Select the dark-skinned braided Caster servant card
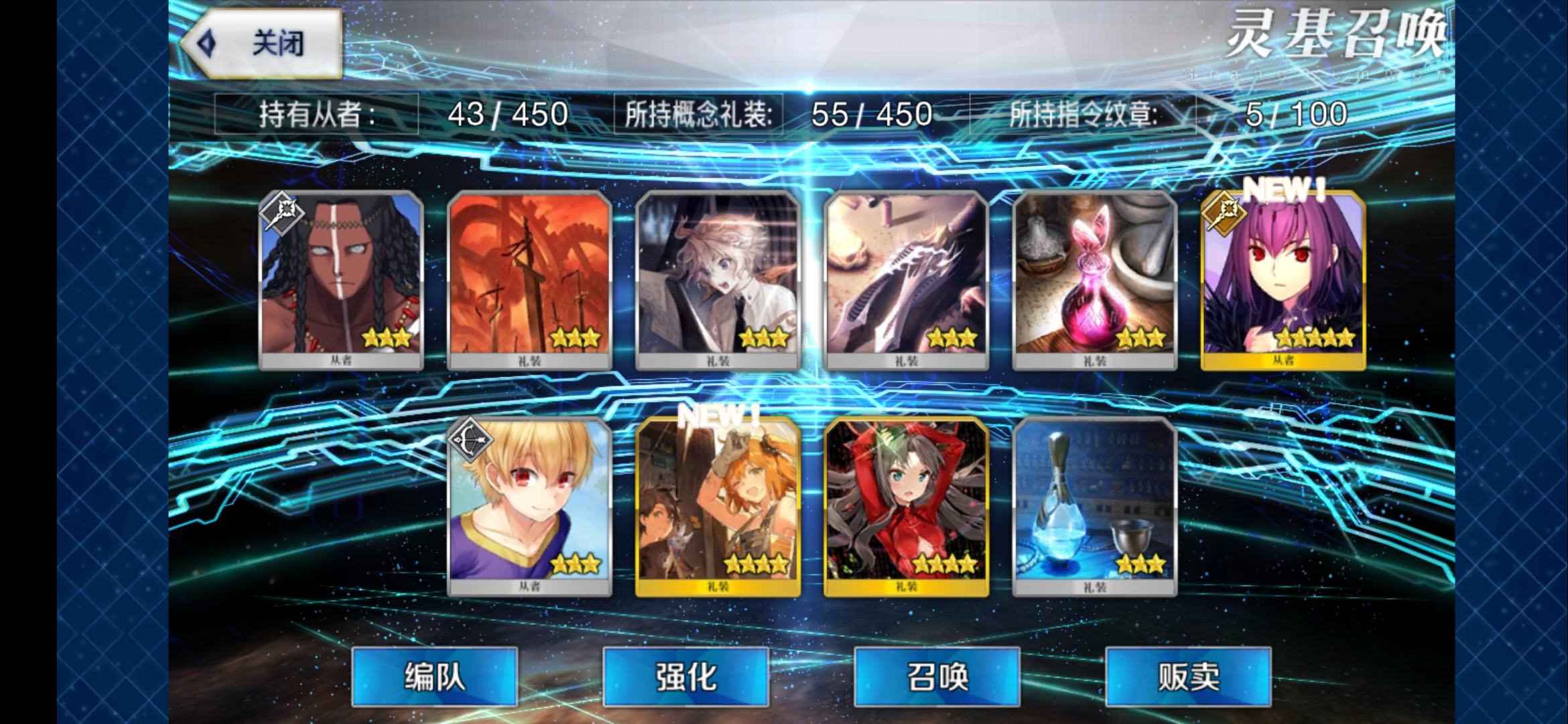Screen dimensions: 1568x724 point(341,280)
